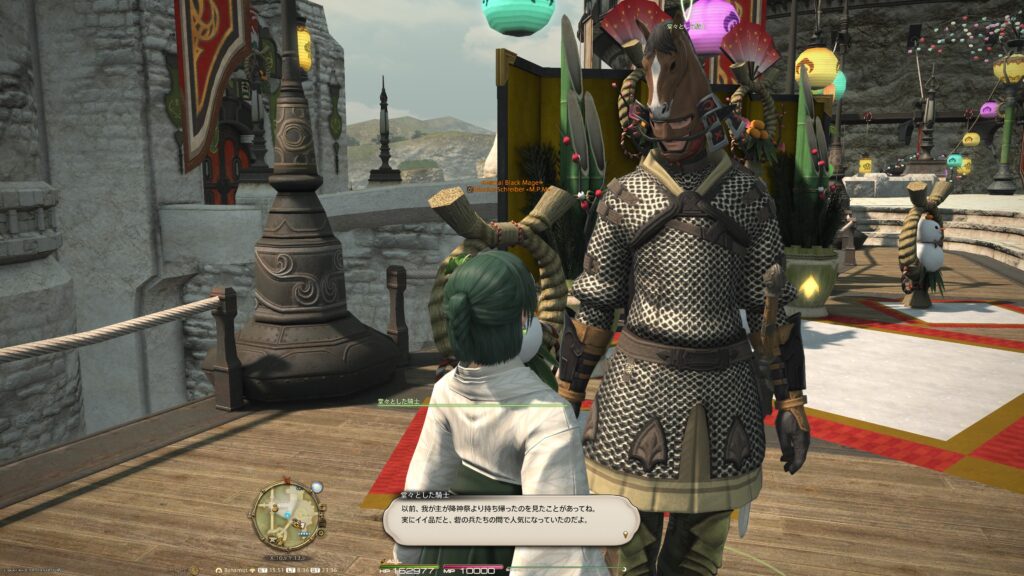The width and height of the screenshot is (1024, 576).
Task: Open the circular minimap
Action: coord(287,514)
